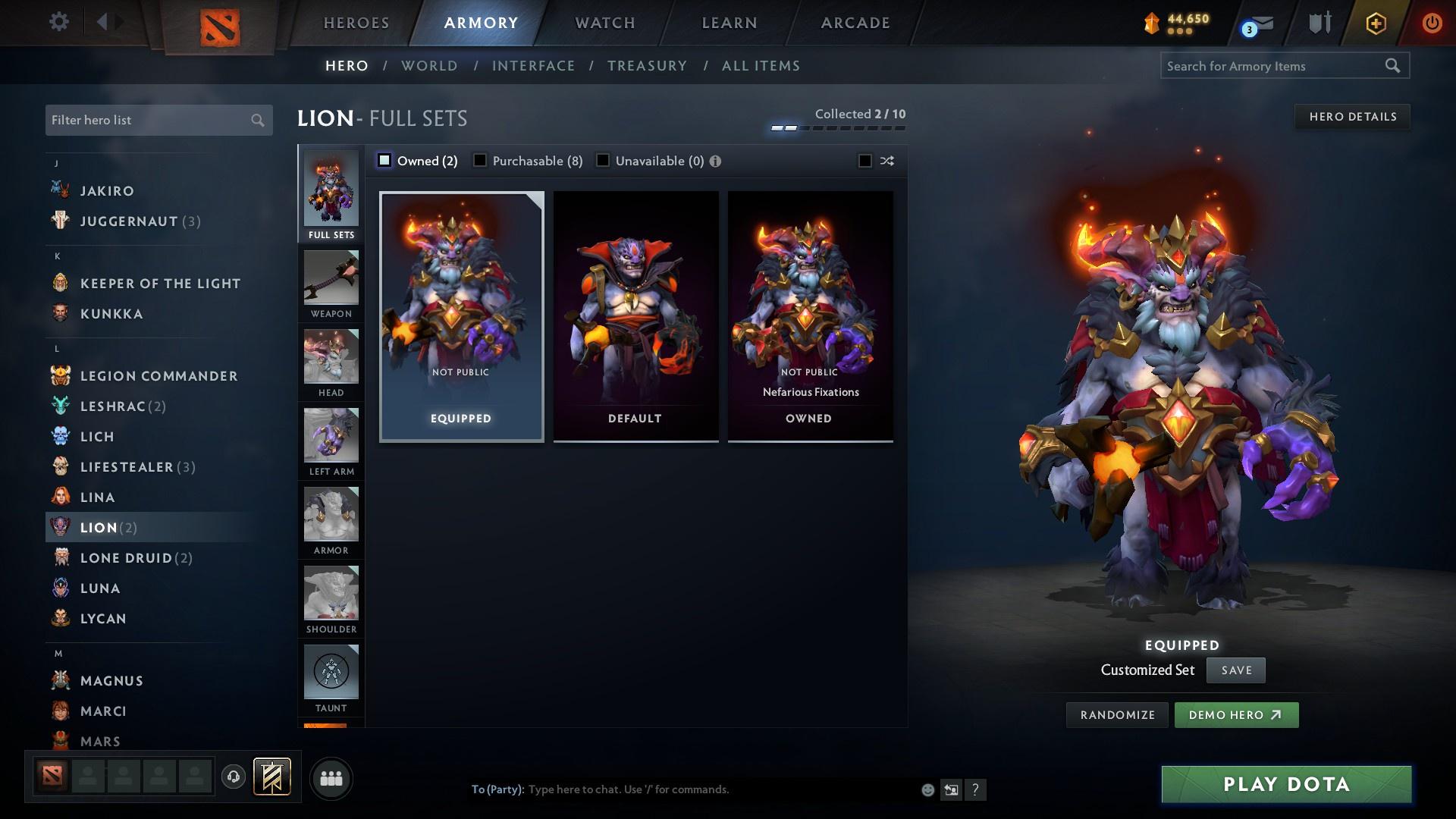Open the Dota Plus hexagon icon

point(1374,23)
